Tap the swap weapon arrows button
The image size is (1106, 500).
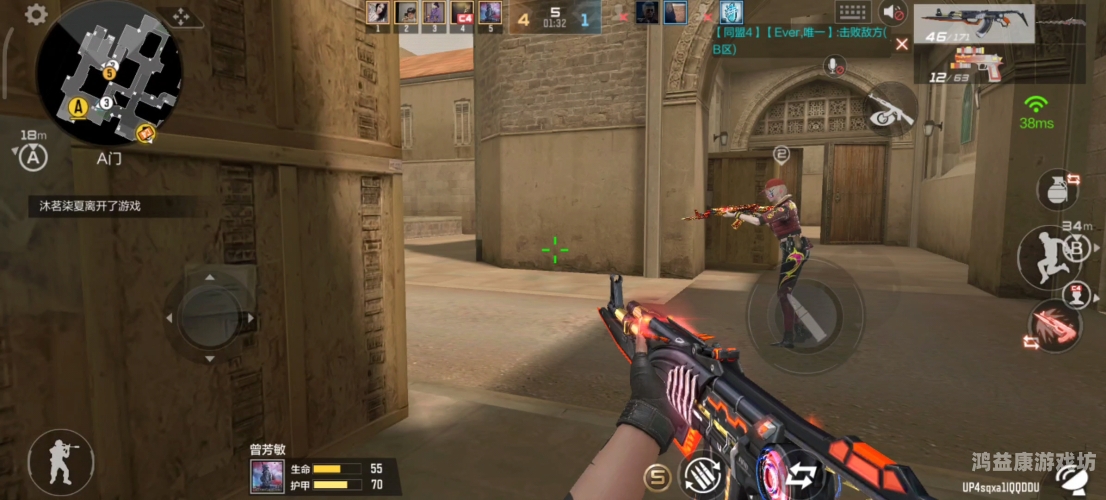pyautogui.click(x=800, y=475)
